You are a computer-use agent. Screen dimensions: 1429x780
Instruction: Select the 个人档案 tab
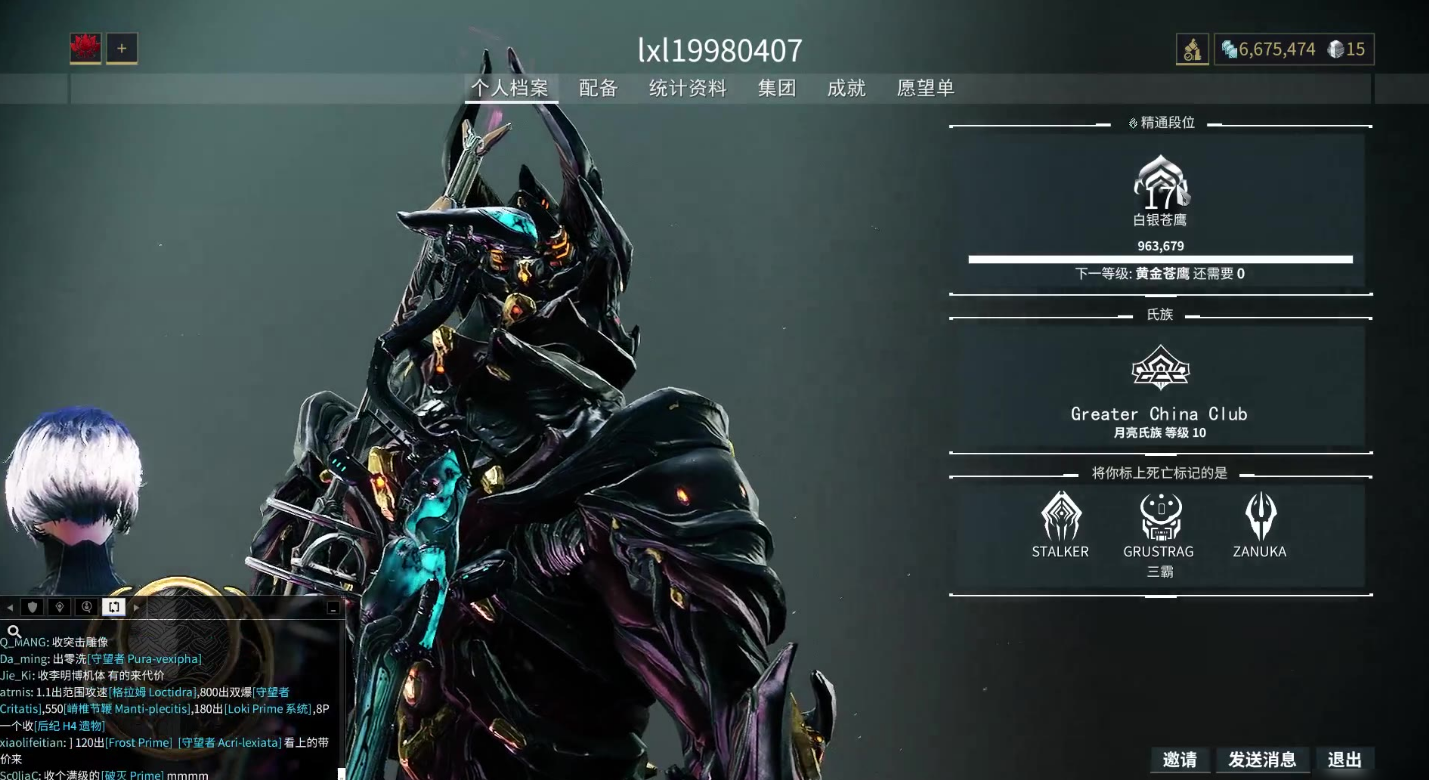(x=510, y=88)
